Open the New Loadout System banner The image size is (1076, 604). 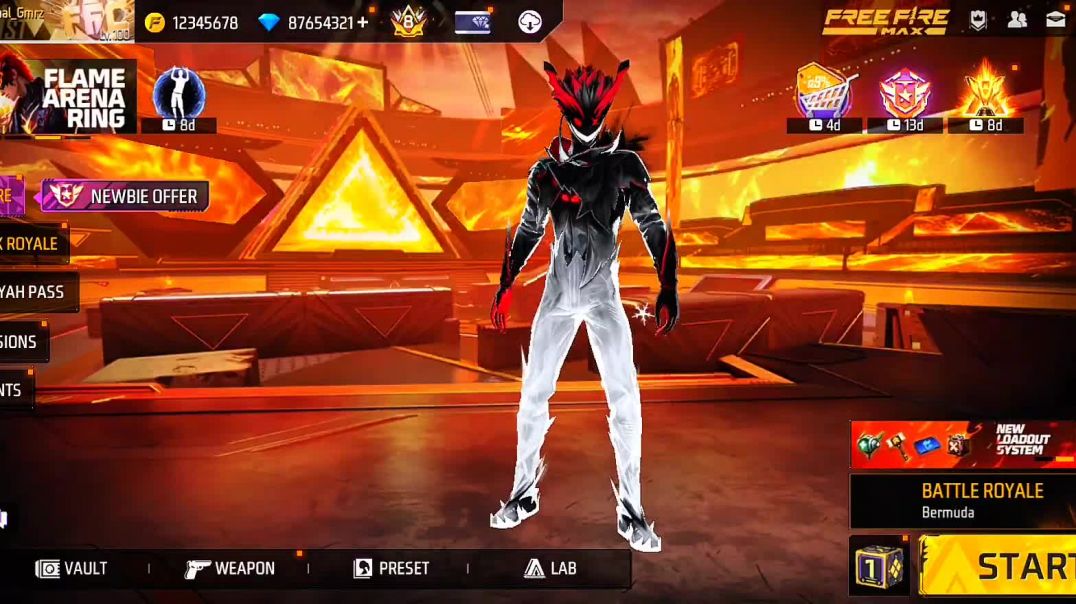tap(962, 445)
